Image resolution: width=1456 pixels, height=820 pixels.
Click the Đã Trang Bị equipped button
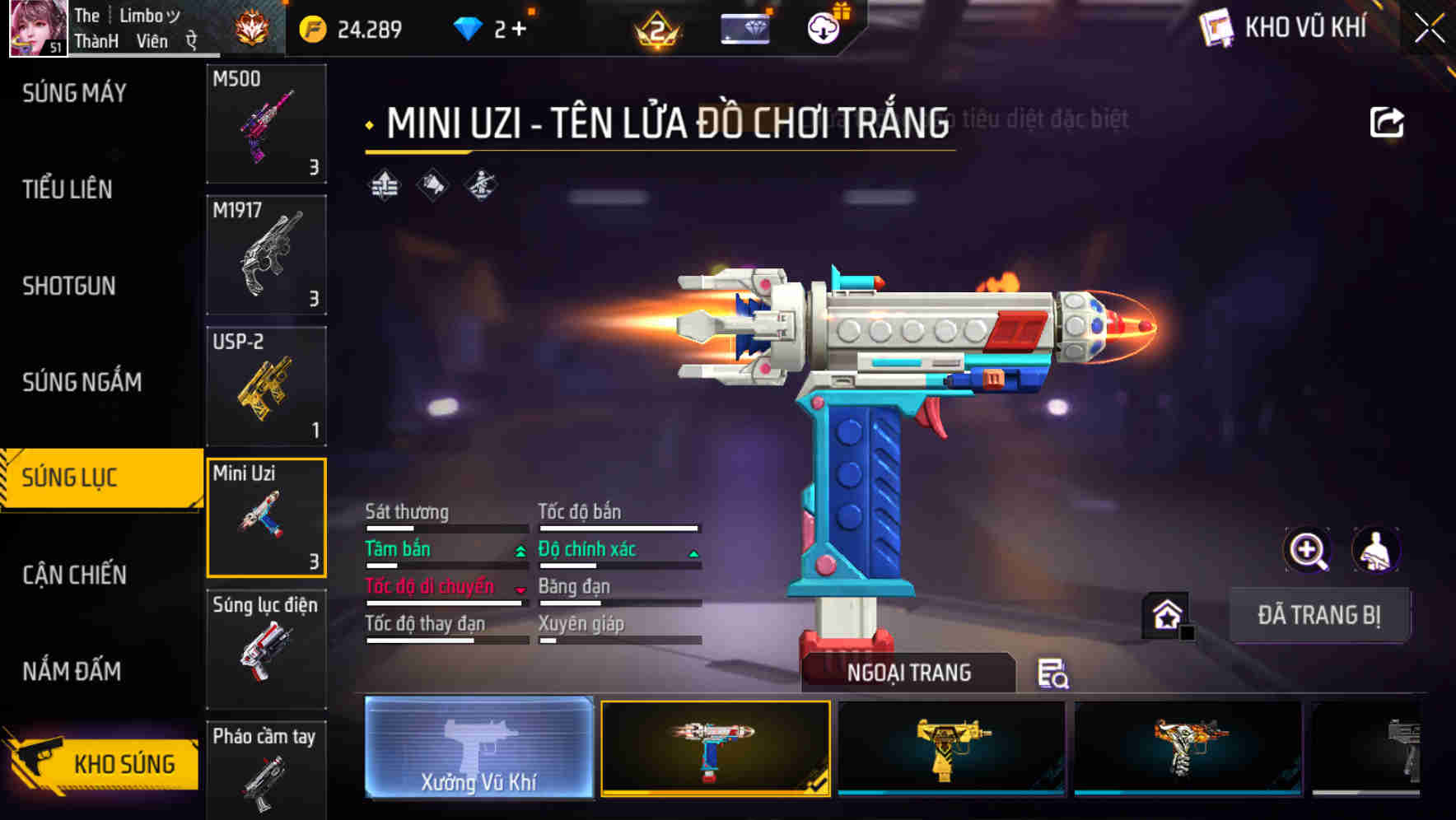(x=1318, y=615)
